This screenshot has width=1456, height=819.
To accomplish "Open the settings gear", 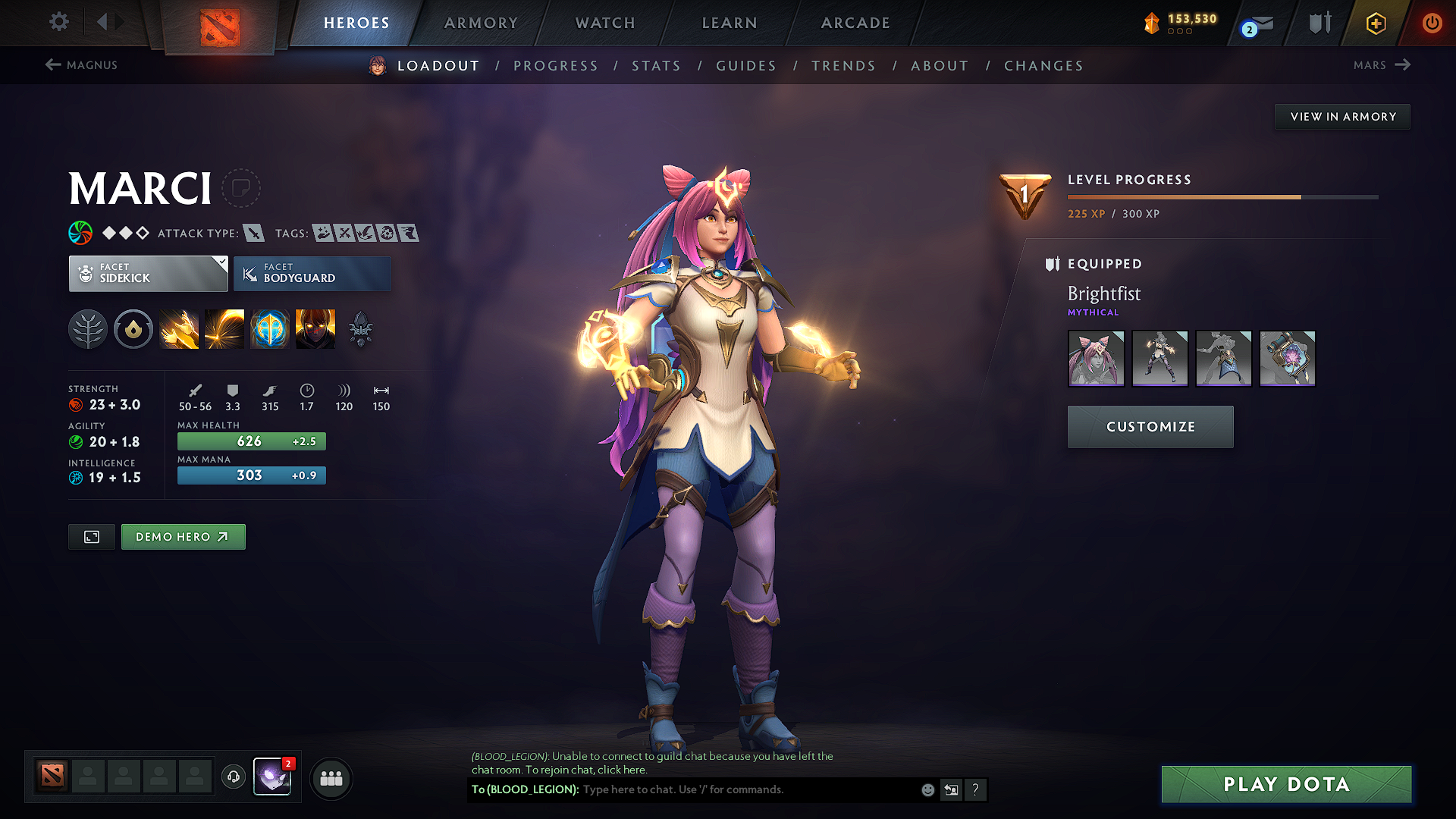I will (x=58, y=22).
